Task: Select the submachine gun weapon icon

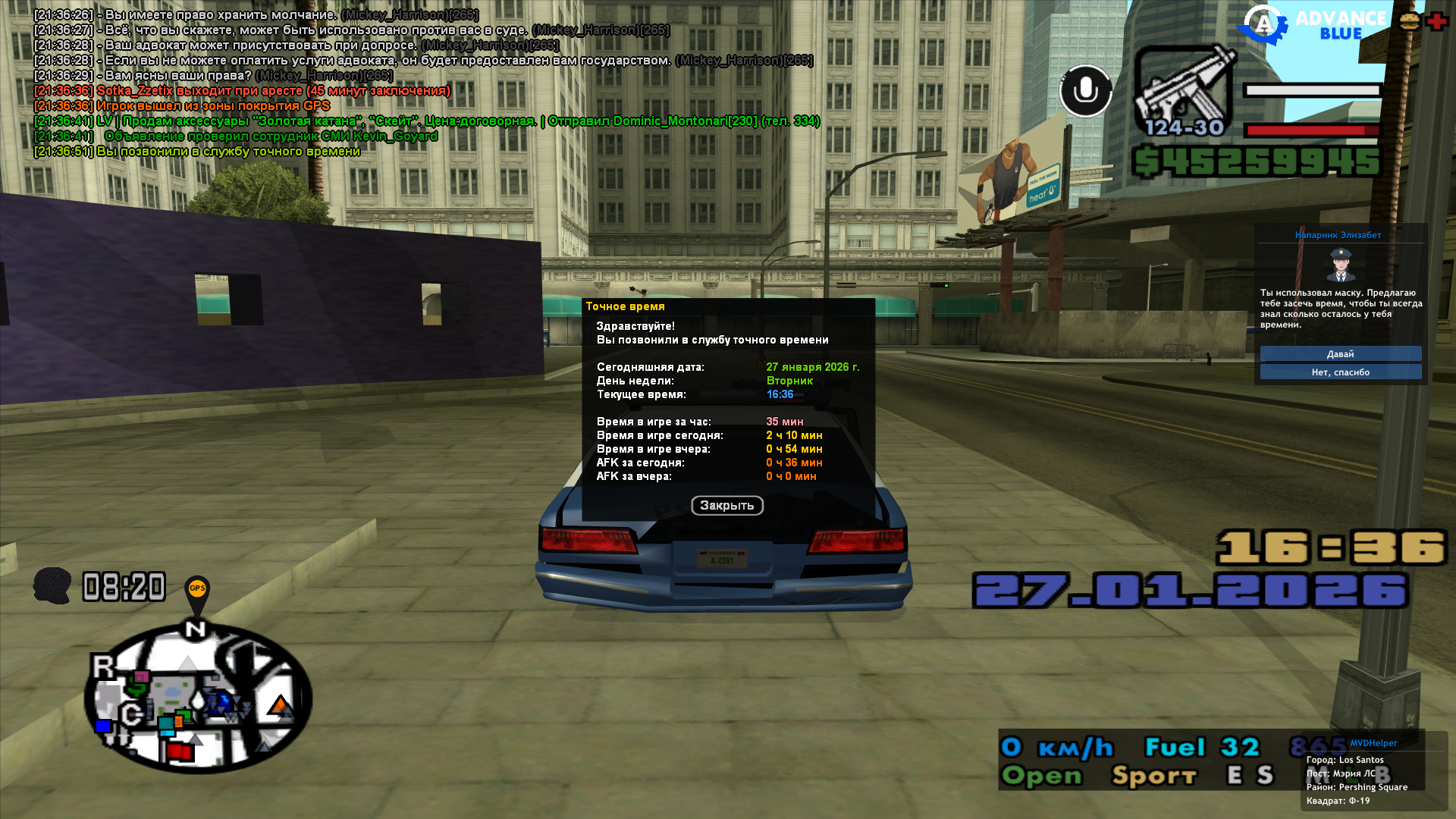Action: [1184, 91]
